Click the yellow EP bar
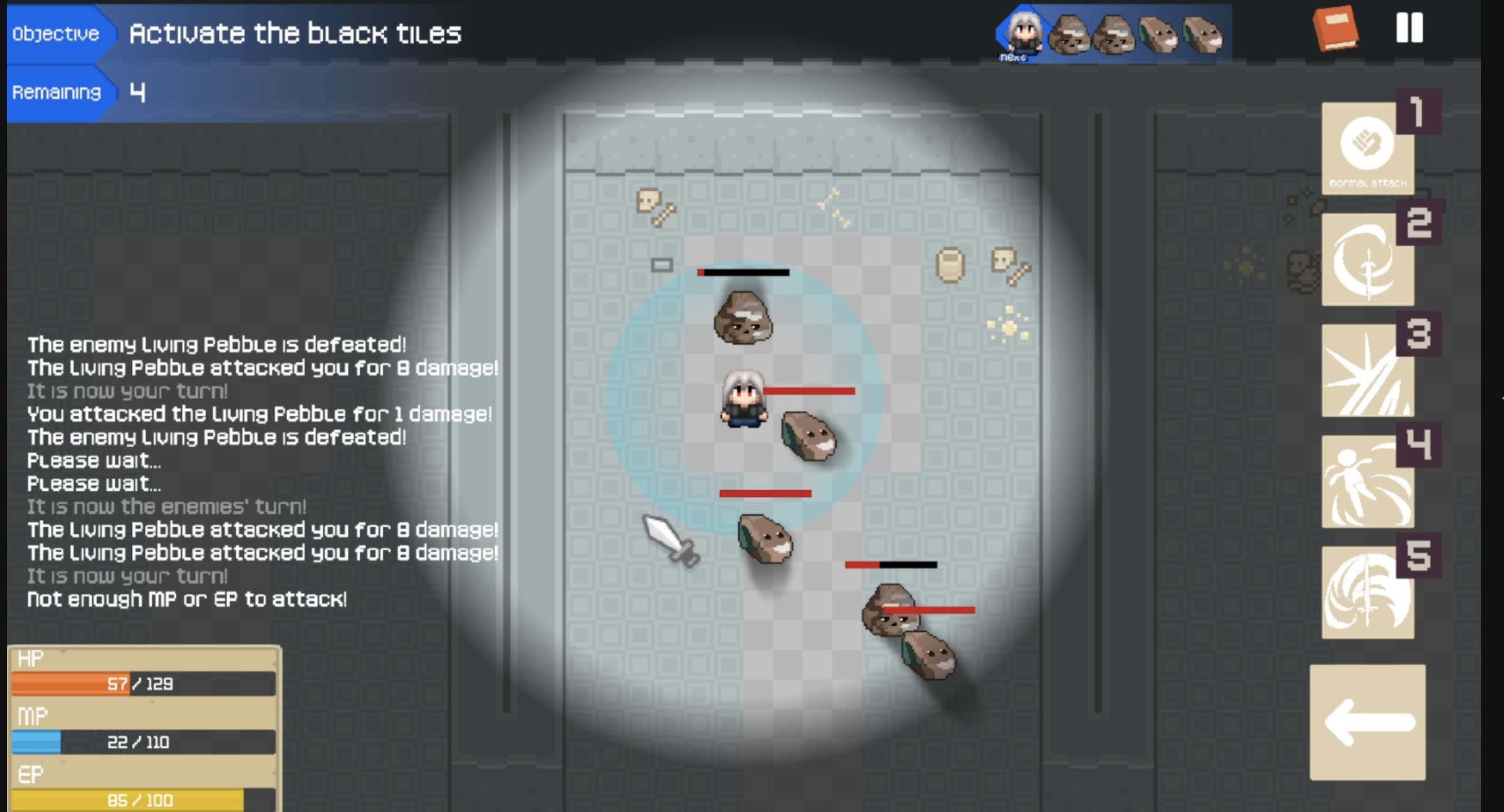The width and height of the screenshot is (1504, 812). pos(142,798)
